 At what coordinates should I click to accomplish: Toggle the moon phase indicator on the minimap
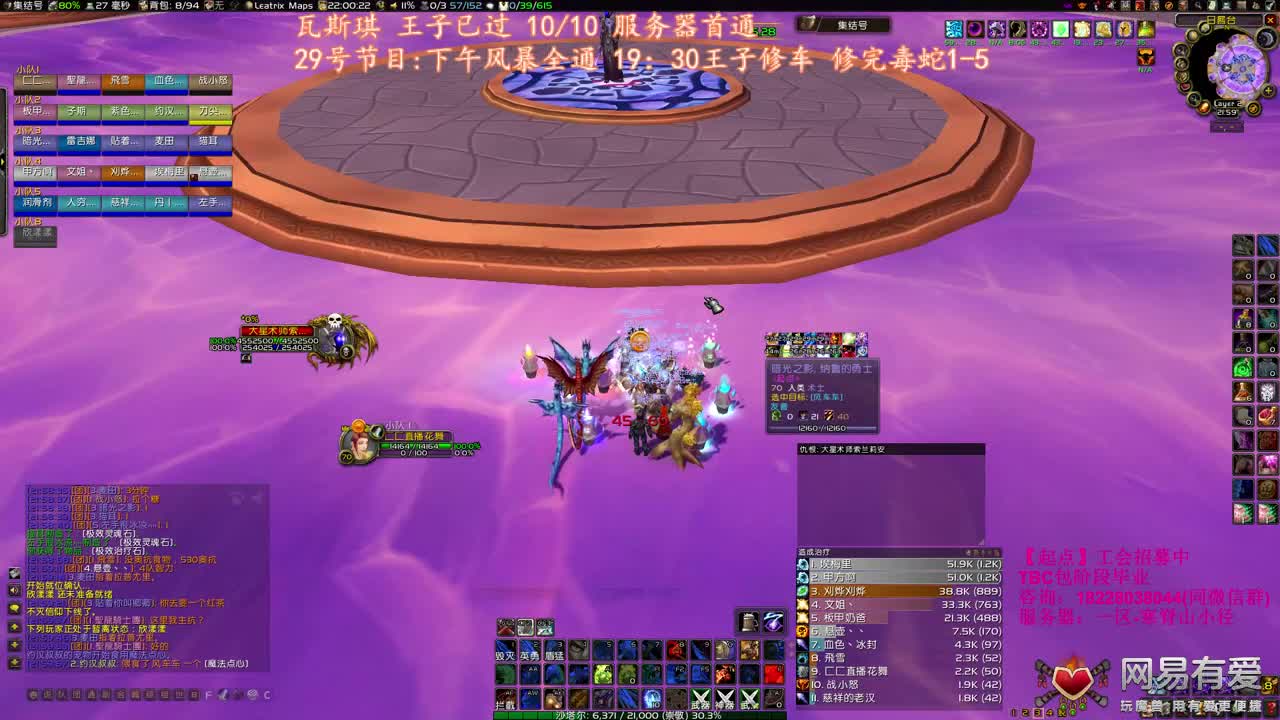coord(1266,38)
